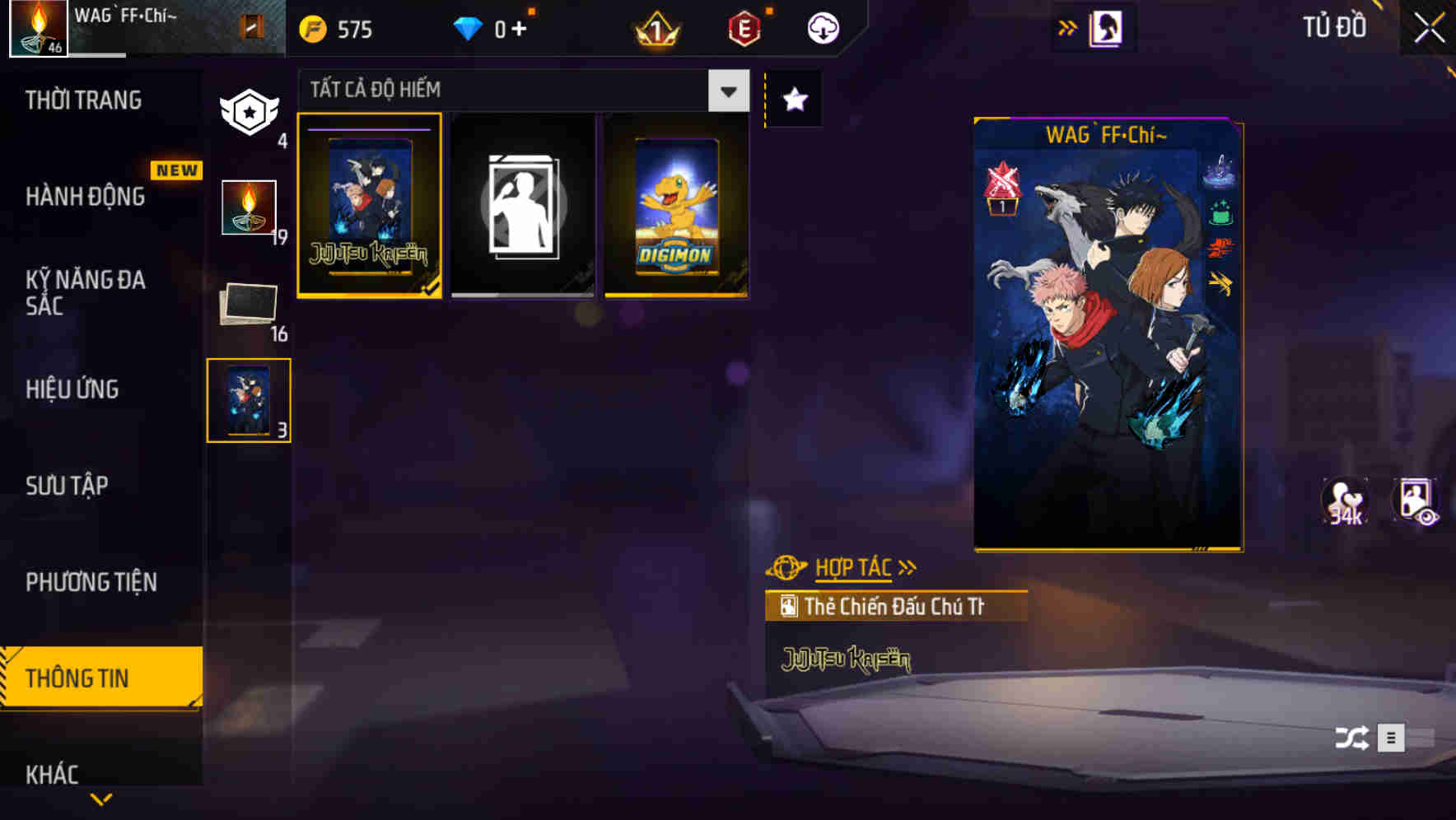Click the gold crown level 1 icon
The image size is (1456, 820).
click(655, 27)
